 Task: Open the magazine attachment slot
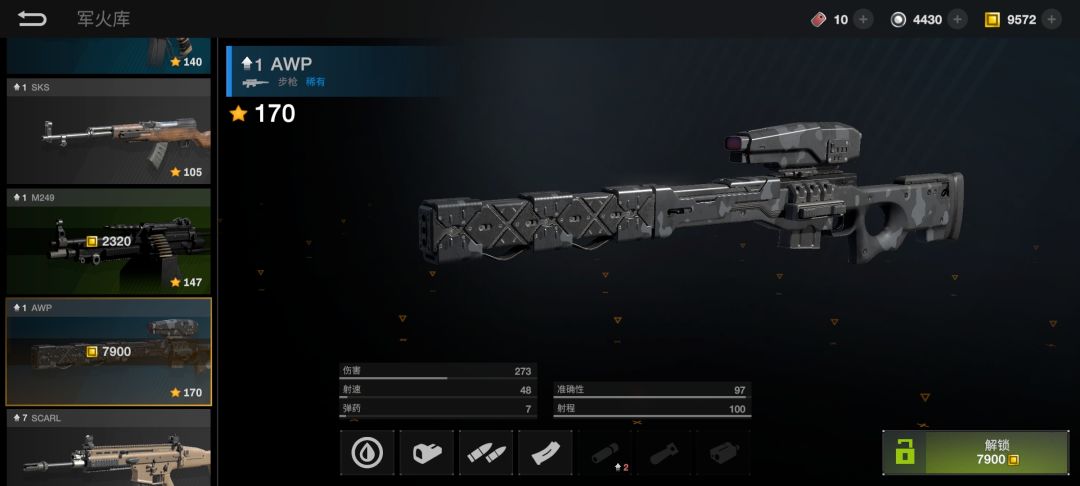[546, 453]
